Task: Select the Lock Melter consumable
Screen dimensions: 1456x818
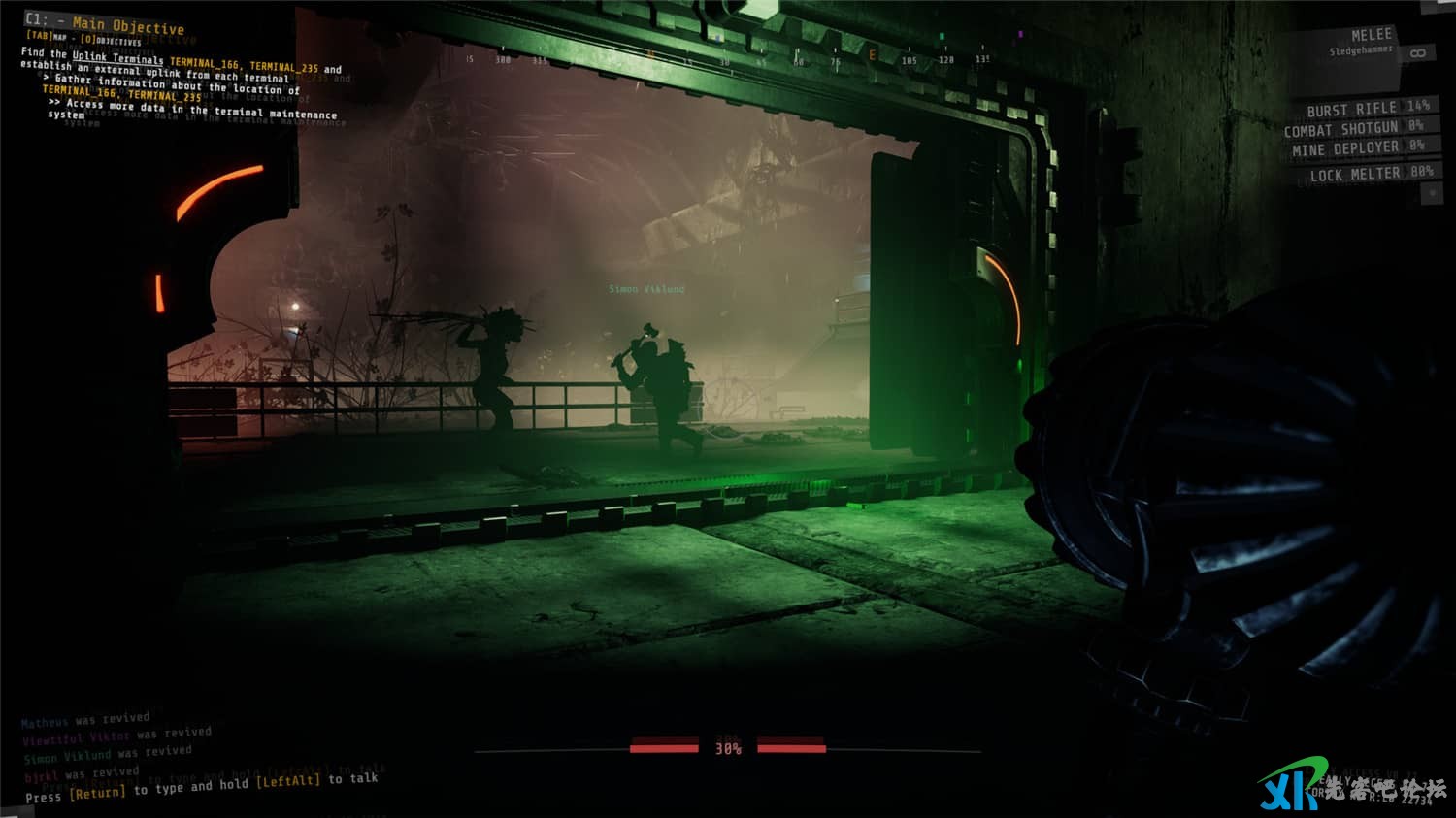Action: point(1370,174)
